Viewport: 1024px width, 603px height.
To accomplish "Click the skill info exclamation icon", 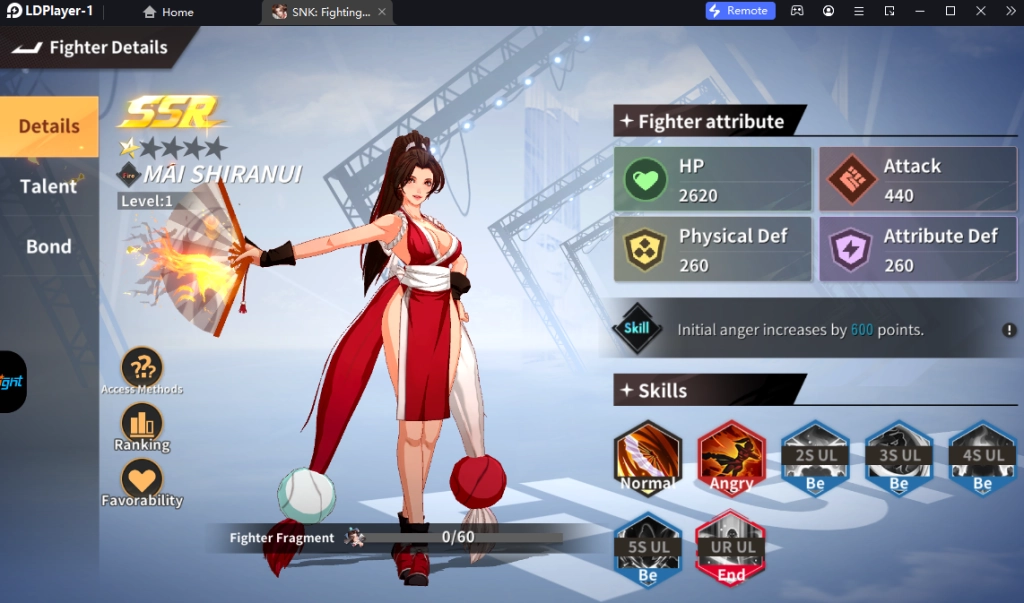I will click(x=1010, y=330).
